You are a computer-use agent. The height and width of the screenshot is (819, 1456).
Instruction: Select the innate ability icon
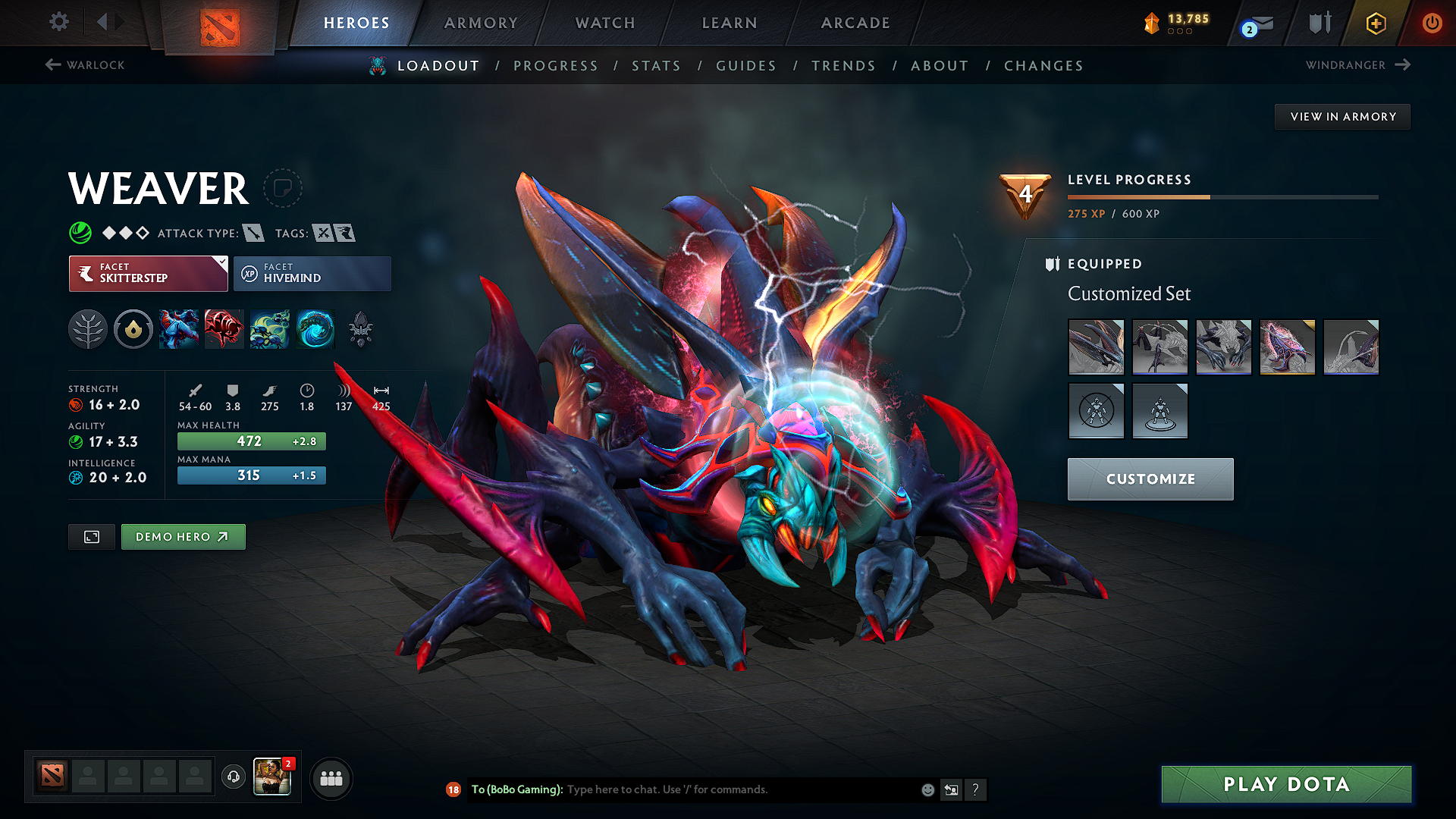(x=133, y=329)
